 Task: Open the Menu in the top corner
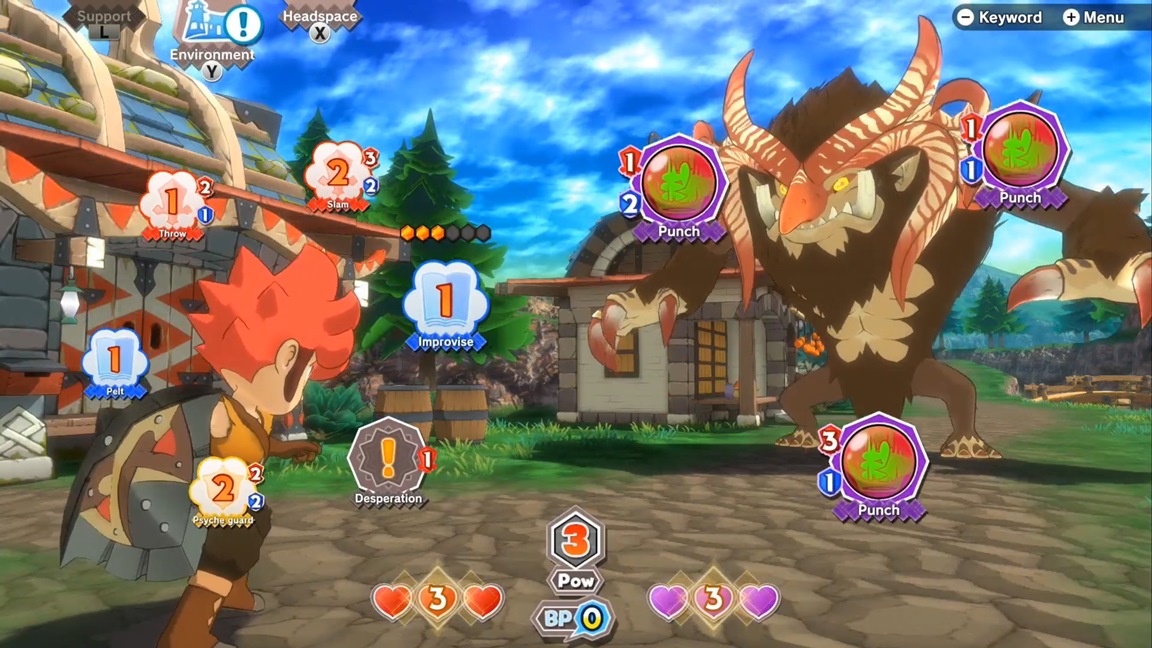(x=1094, y=17)
